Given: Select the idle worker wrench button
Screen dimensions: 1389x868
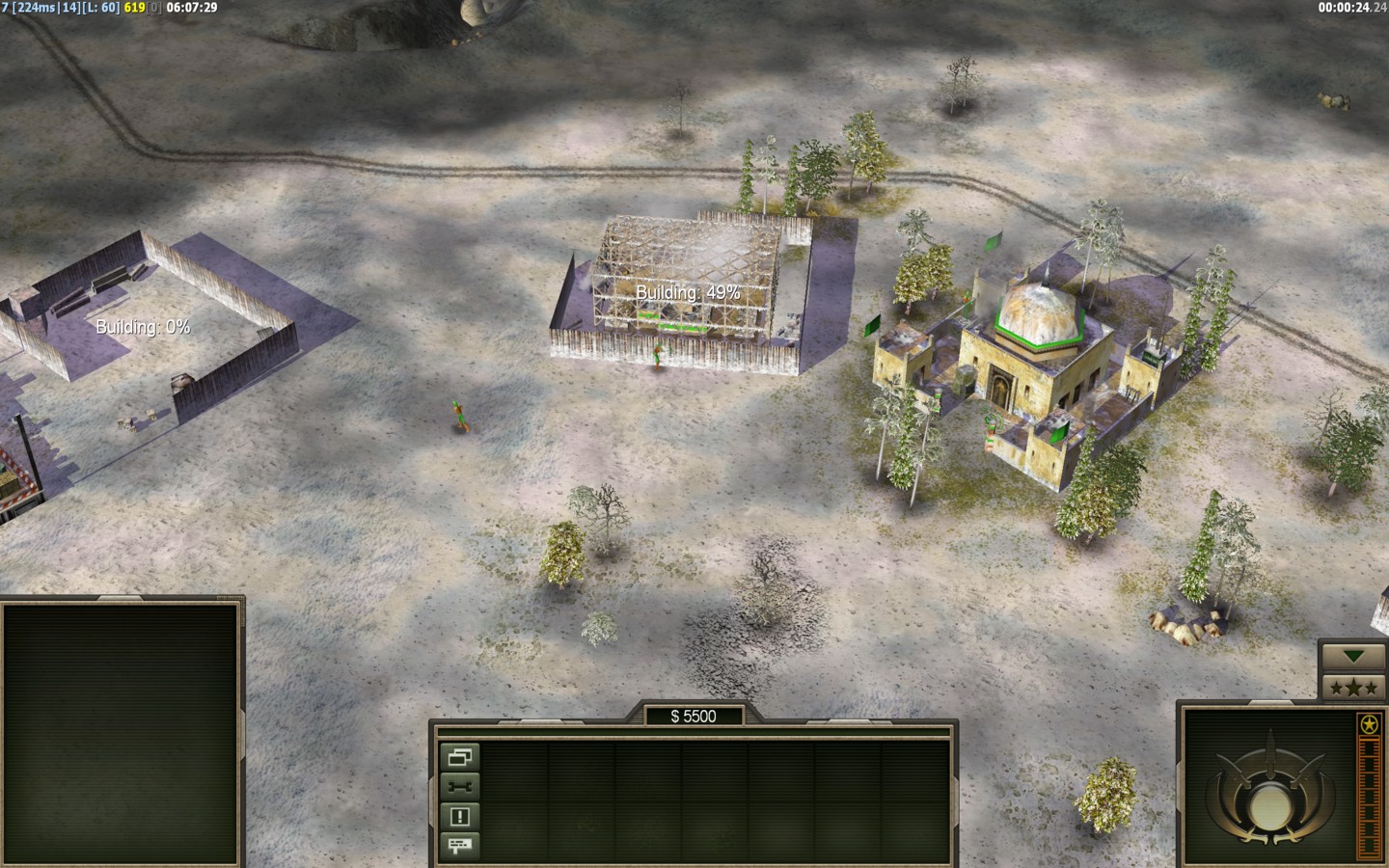Looking at the screenshot, I should click(x=460, y=787).
